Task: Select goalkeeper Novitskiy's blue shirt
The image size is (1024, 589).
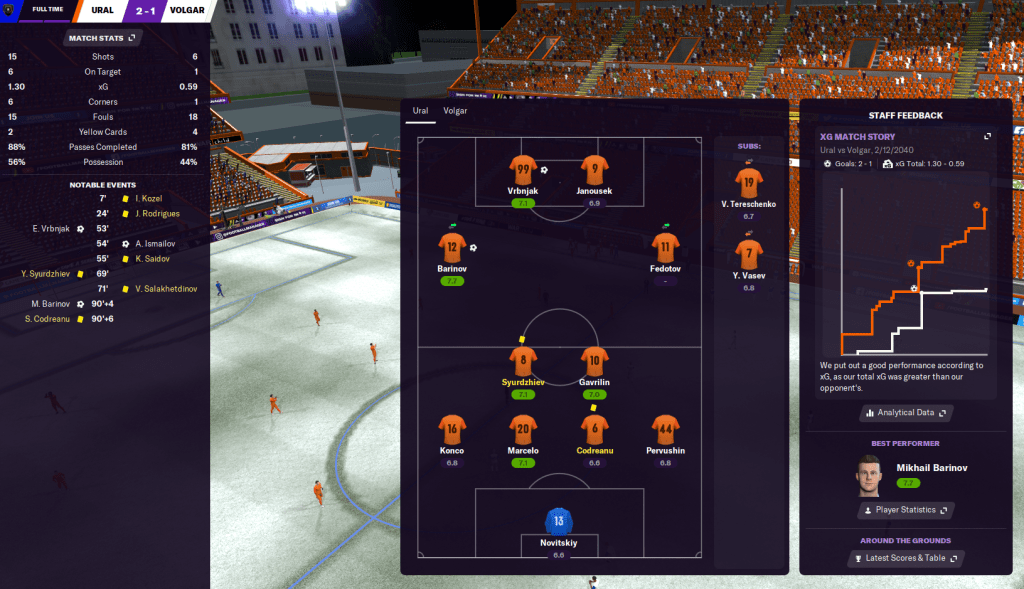Action: (558, 521)
